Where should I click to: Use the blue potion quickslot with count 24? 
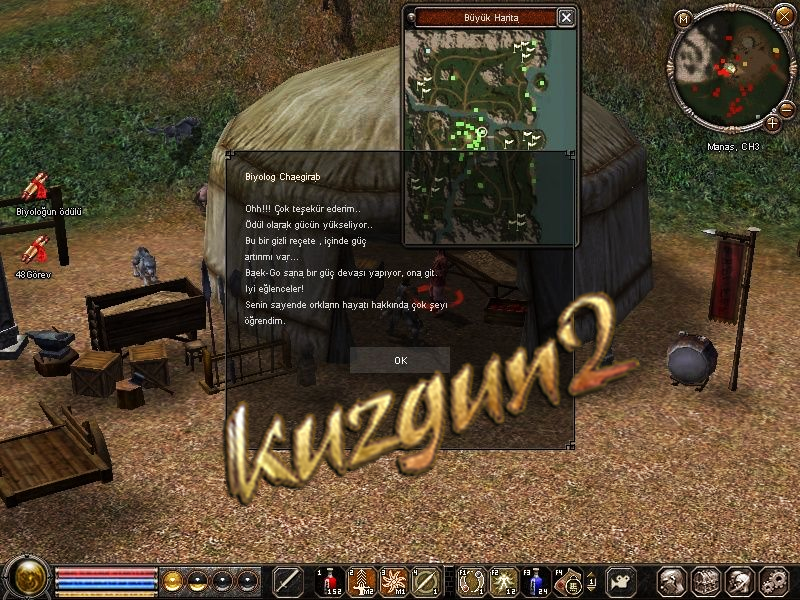pyautogui.click(x=539, y=579)
